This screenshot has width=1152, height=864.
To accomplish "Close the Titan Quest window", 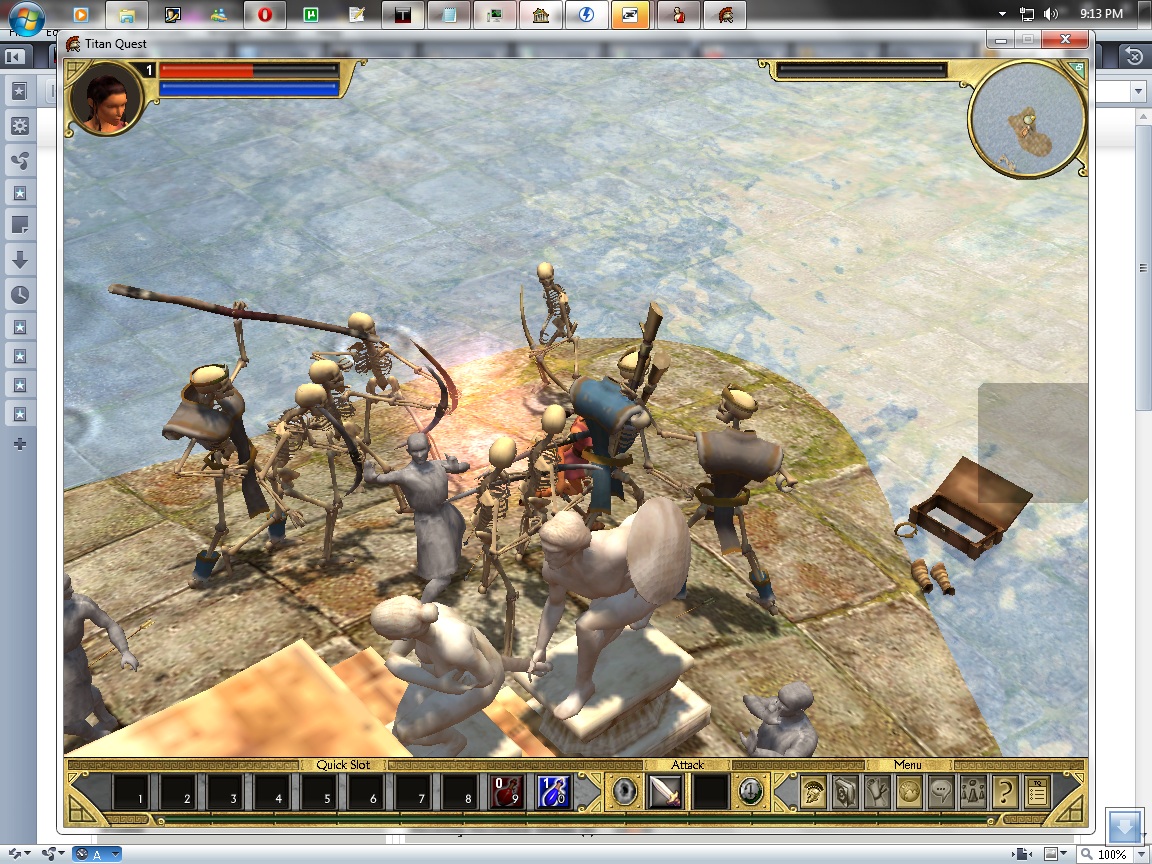I will [1066, 40].
